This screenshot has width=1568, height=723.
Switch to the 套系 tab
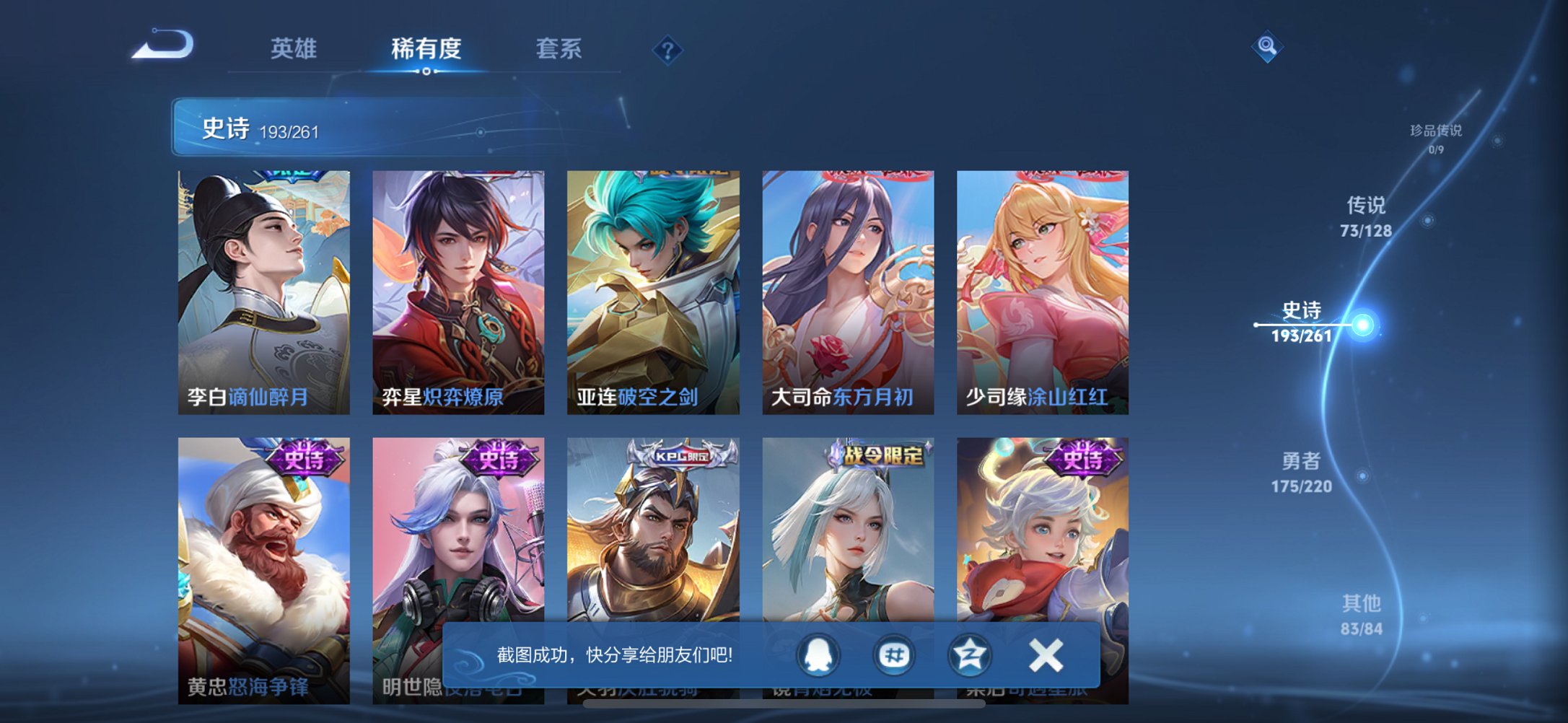click(558, 48)
